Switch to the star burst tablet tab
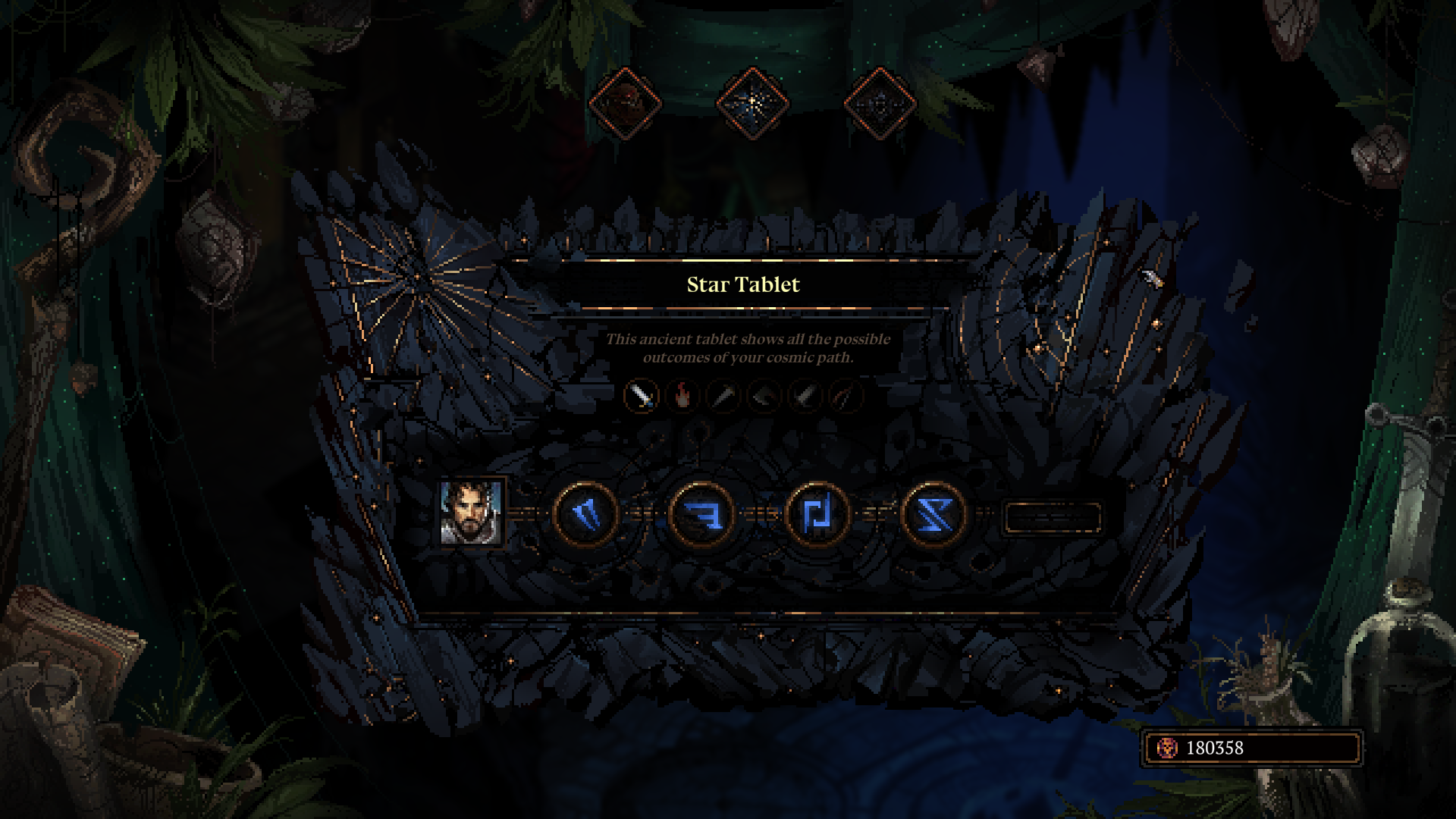1456x819 pixels. [x=752, y=103]
